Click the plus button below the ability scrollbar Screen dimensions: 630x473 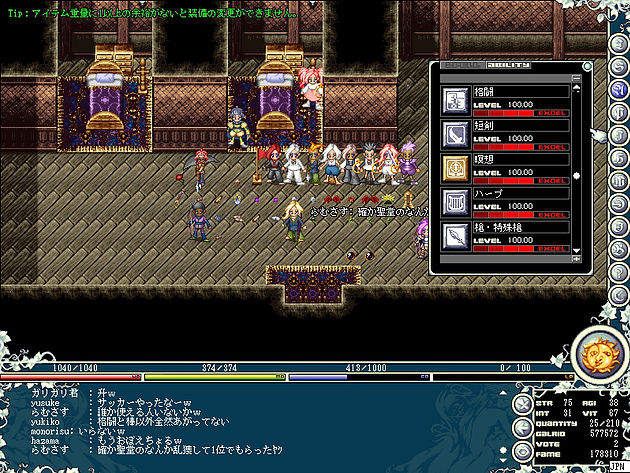pos(574,260)
